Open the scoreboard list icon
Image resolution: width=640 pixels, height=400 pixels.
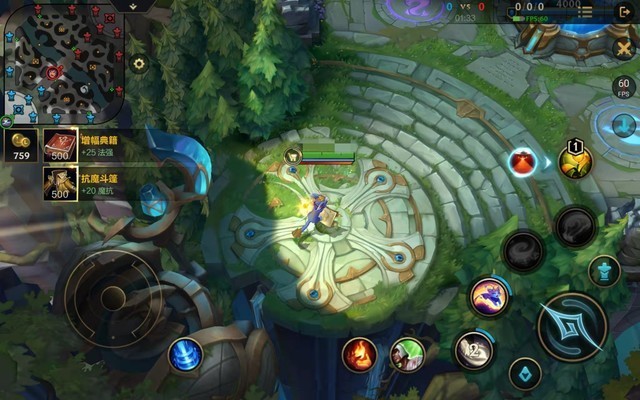pyautogui.click(x=586, y=12)
